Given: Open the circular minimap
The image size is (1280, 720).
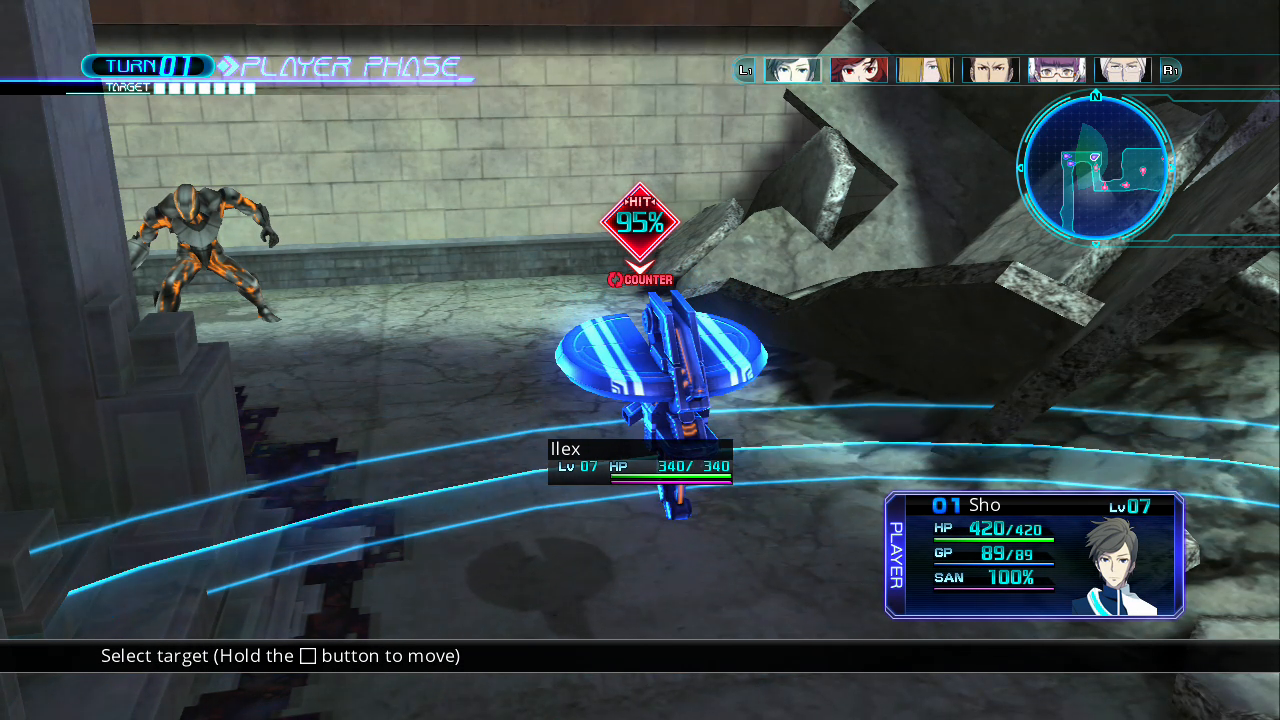Looking at the screenshot, I should [x=1095, y=167].
